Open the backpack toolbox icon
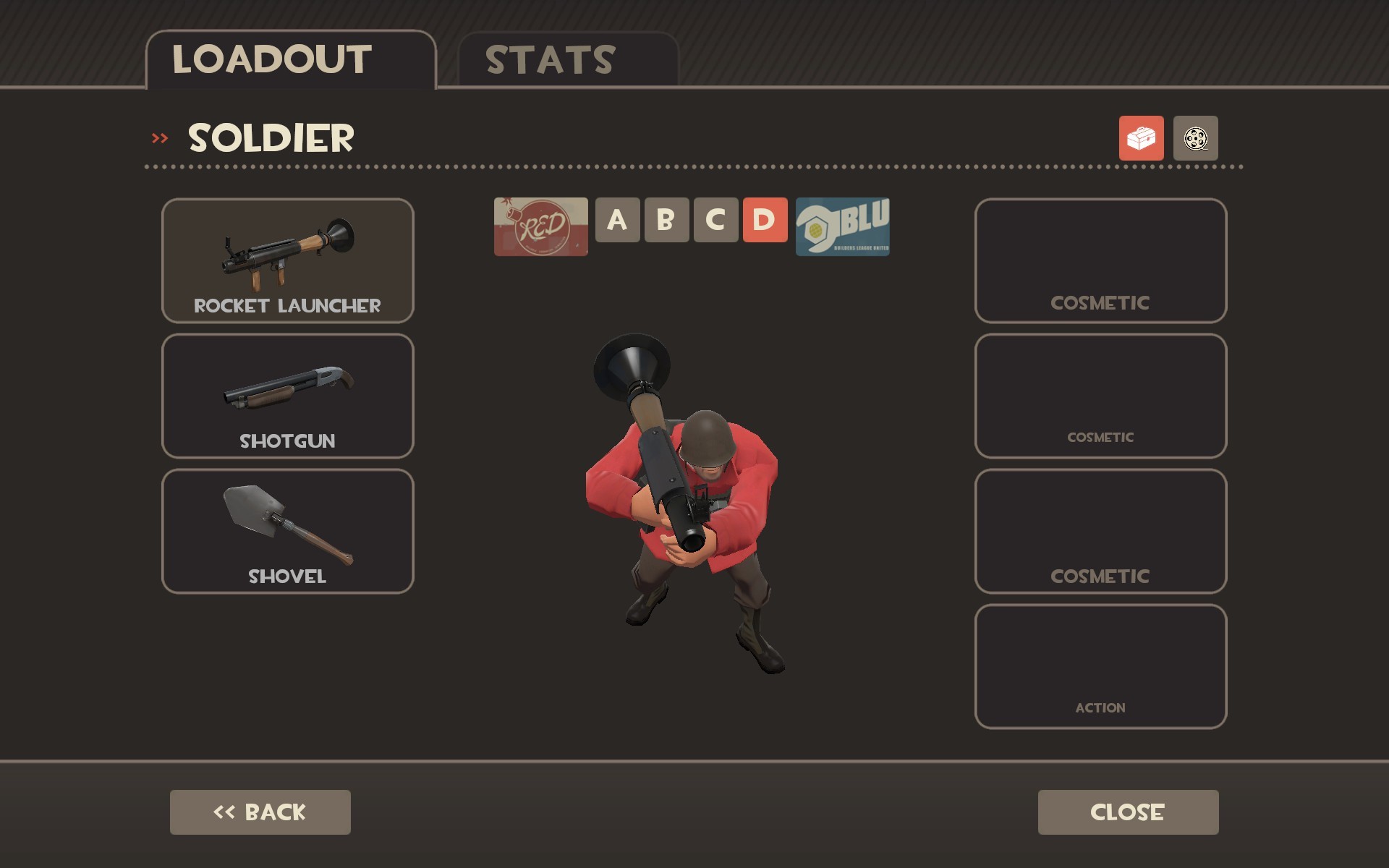The image size is (1389, 868). click(x=1141, y=139)
